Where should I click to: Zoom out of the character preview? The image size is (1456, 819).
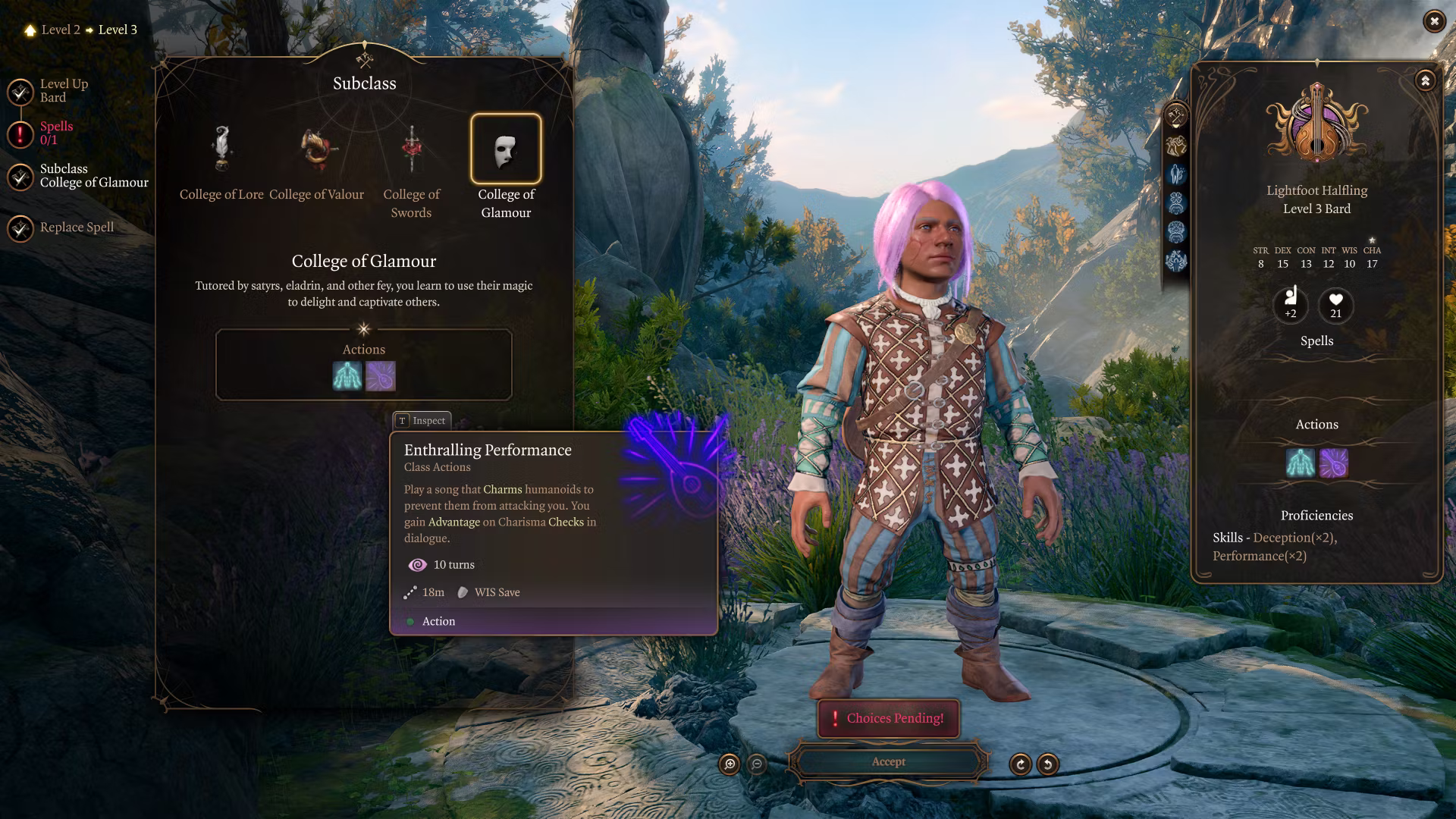point(757,764)
